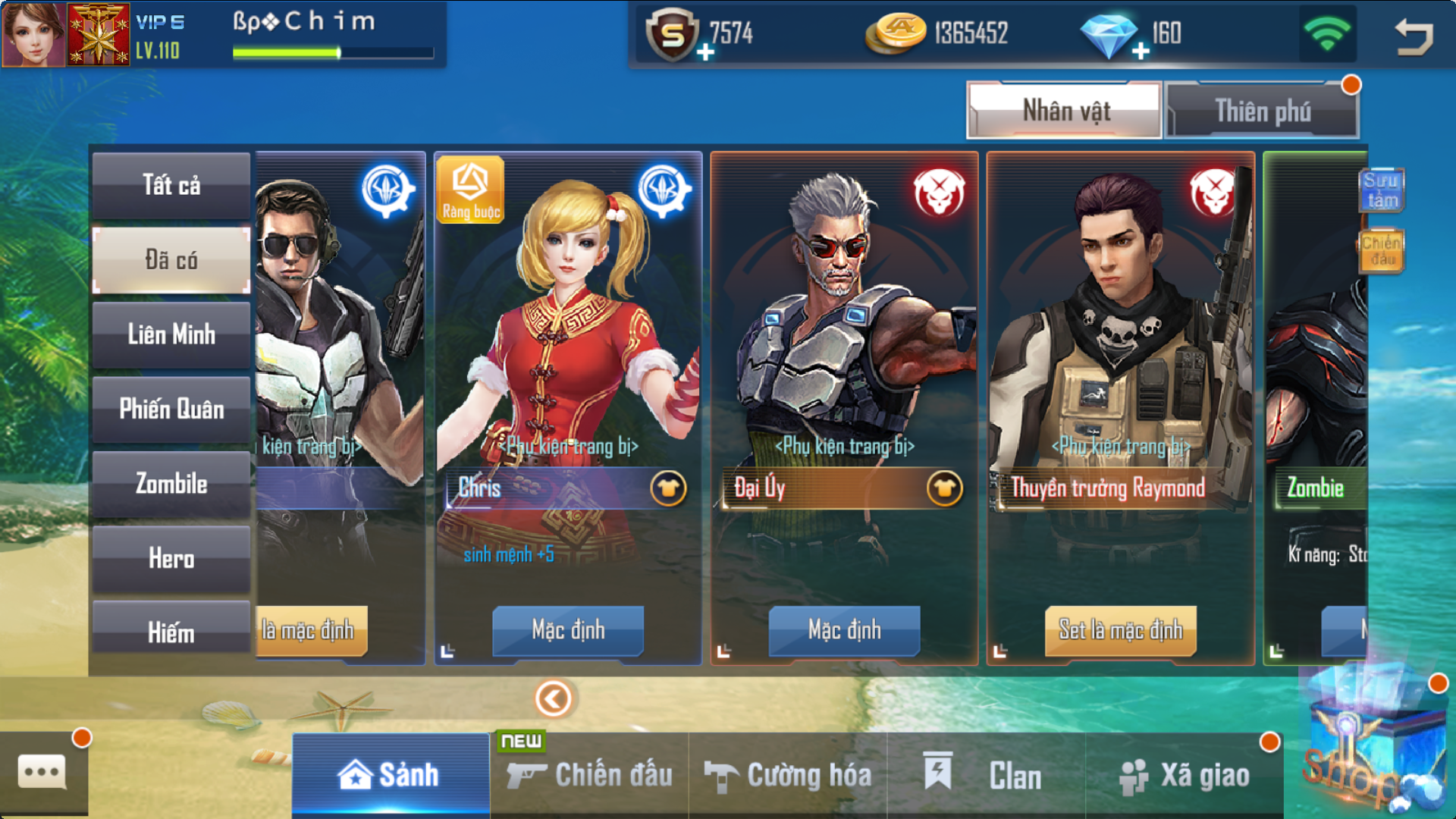1456x819 pixels.
Task: Filter characters by Liên Minh
Action: click(171, 334)
